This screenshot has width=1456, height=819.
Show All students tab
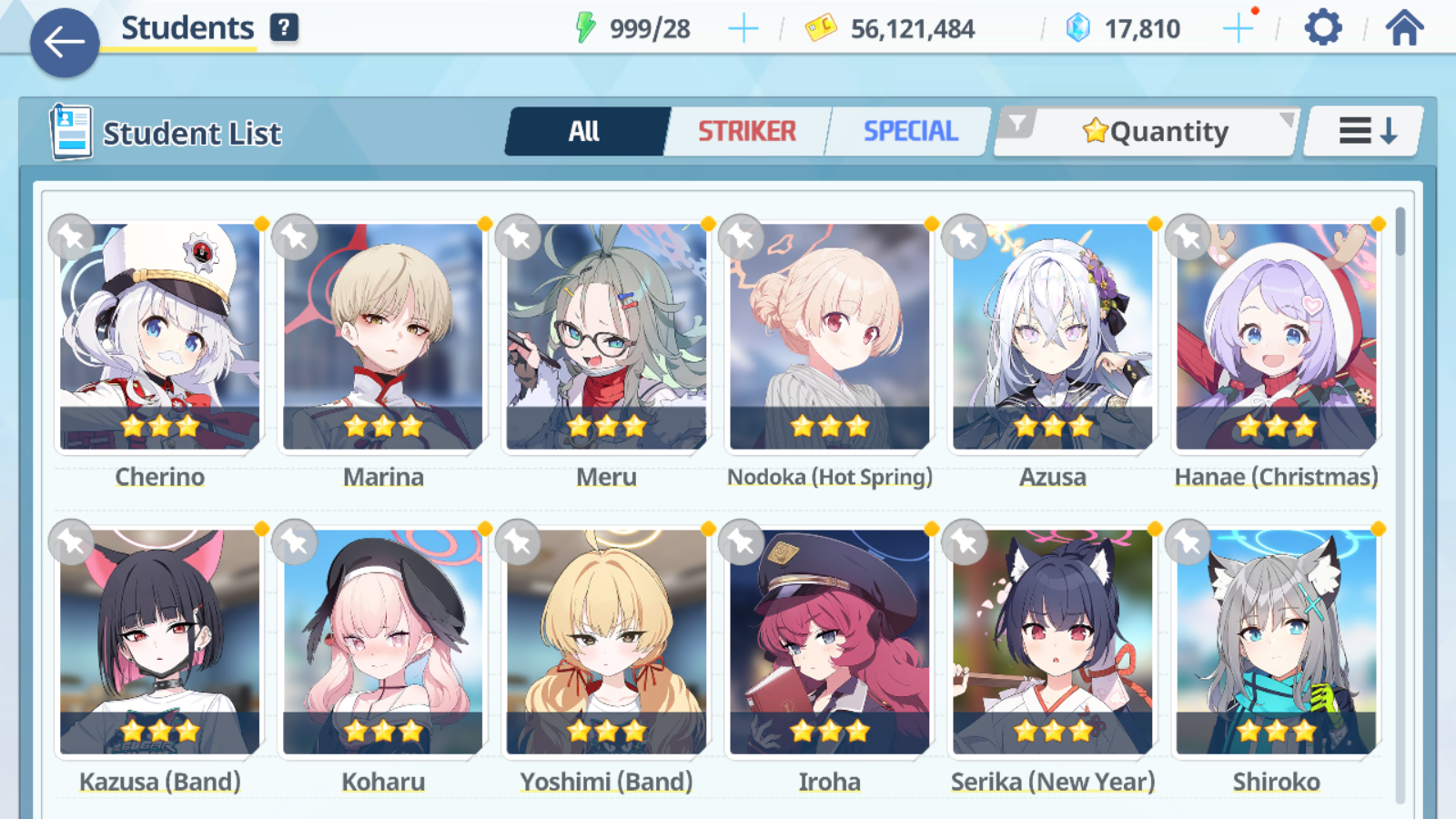[x=585, y=132]
